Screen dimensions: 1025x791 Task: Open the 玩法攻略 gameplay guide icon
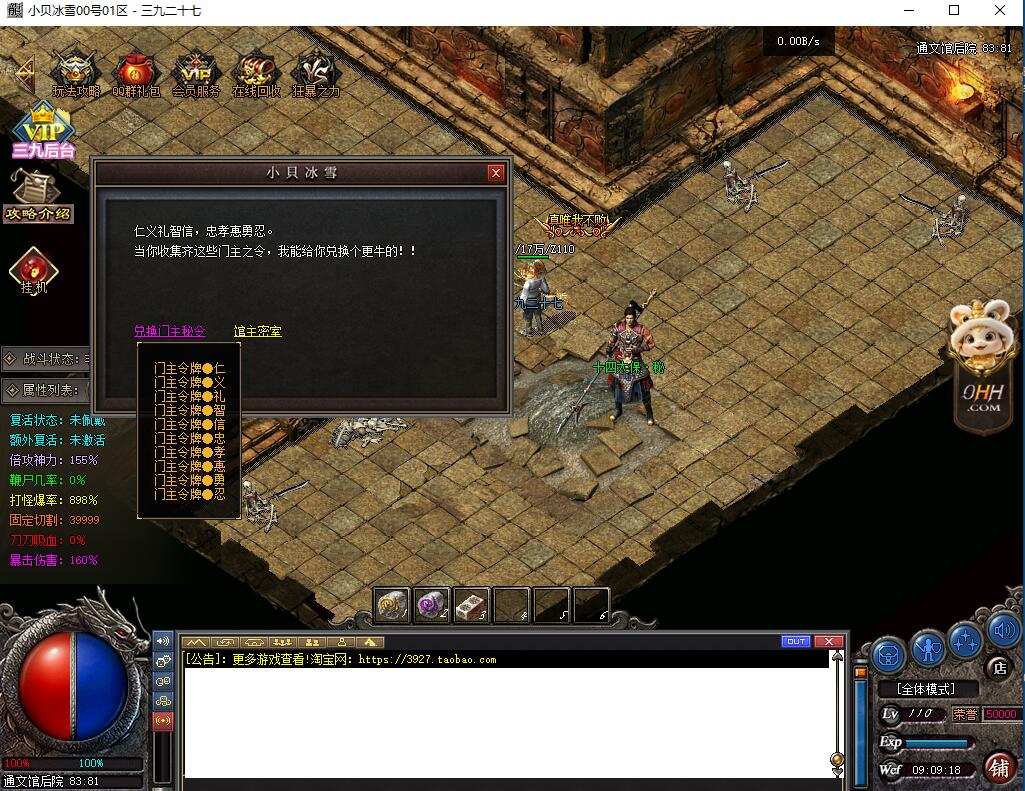tap(75, 73)
